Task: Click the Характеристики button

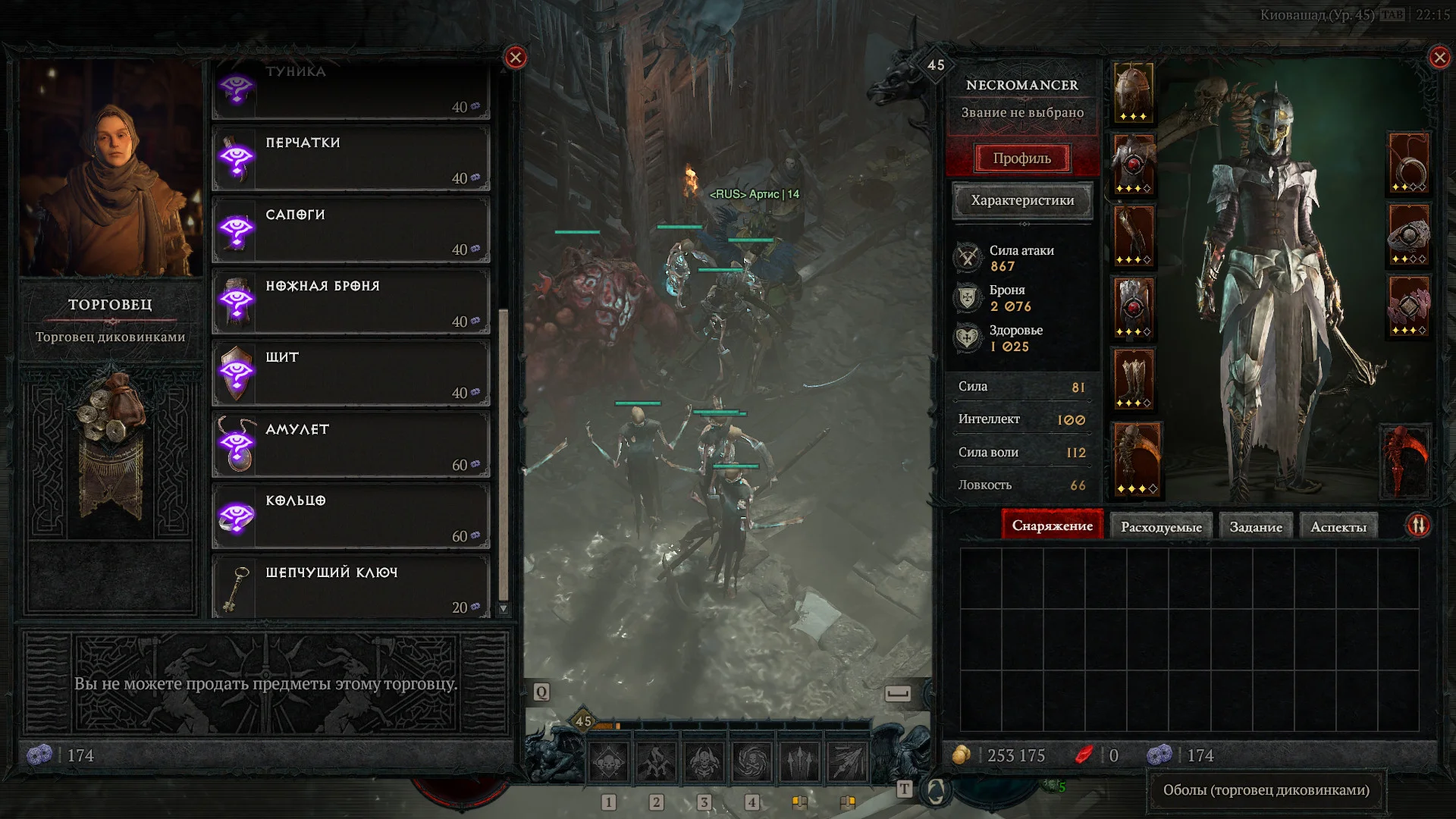Action: (1021, 201)
